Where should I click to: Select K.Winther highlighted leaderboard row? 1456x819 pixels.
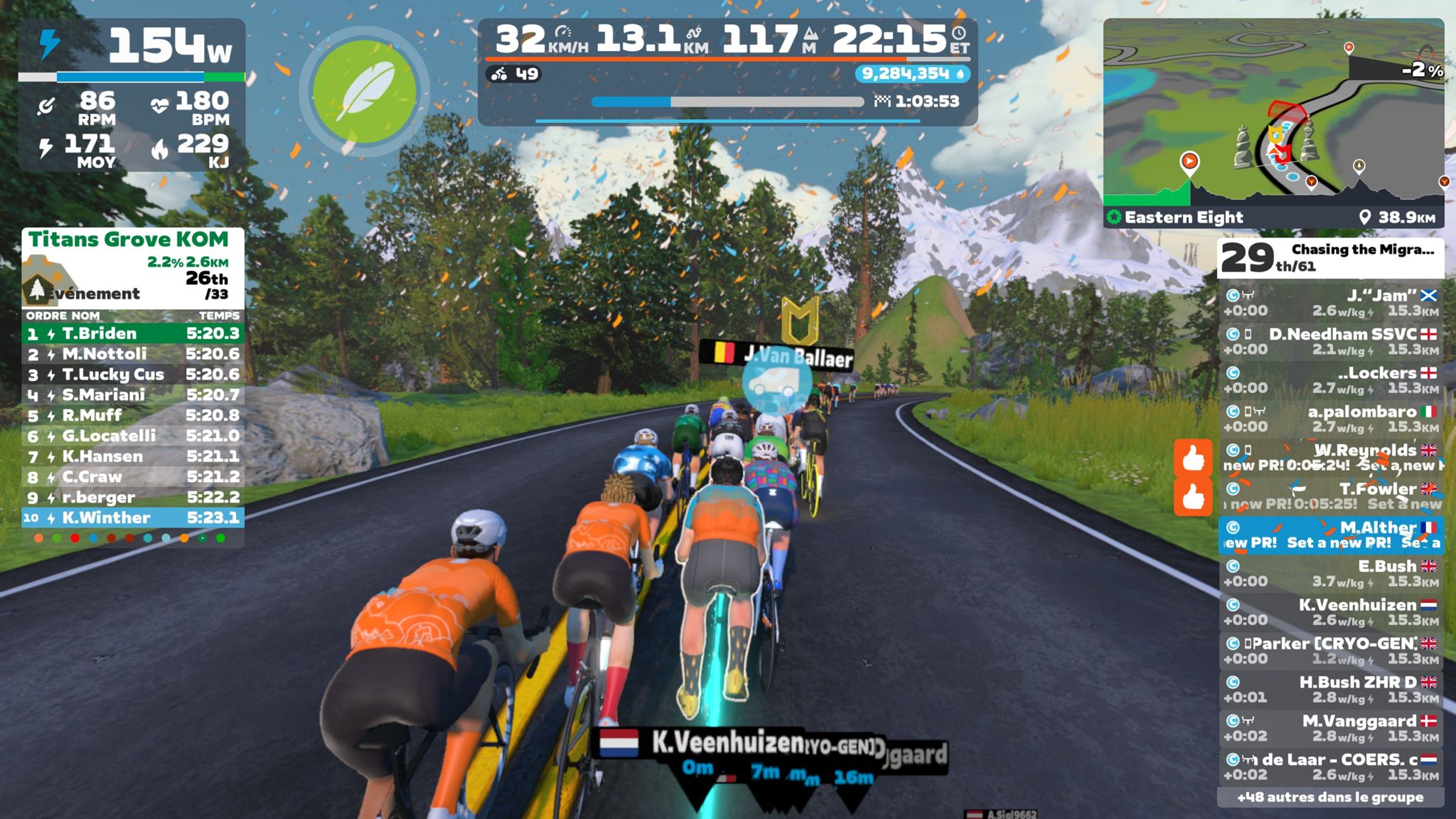[133, 518]
